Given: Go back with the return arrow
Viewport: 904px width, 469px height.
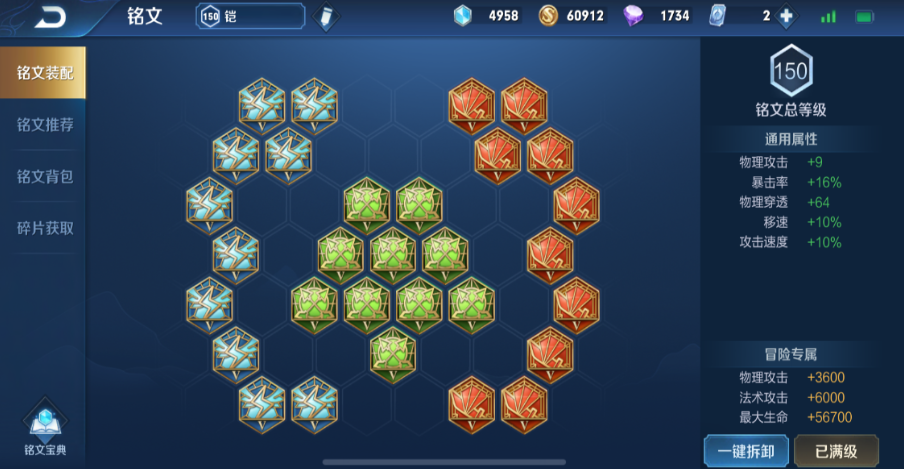Looking at the screenshot, I should pos(50,17).
